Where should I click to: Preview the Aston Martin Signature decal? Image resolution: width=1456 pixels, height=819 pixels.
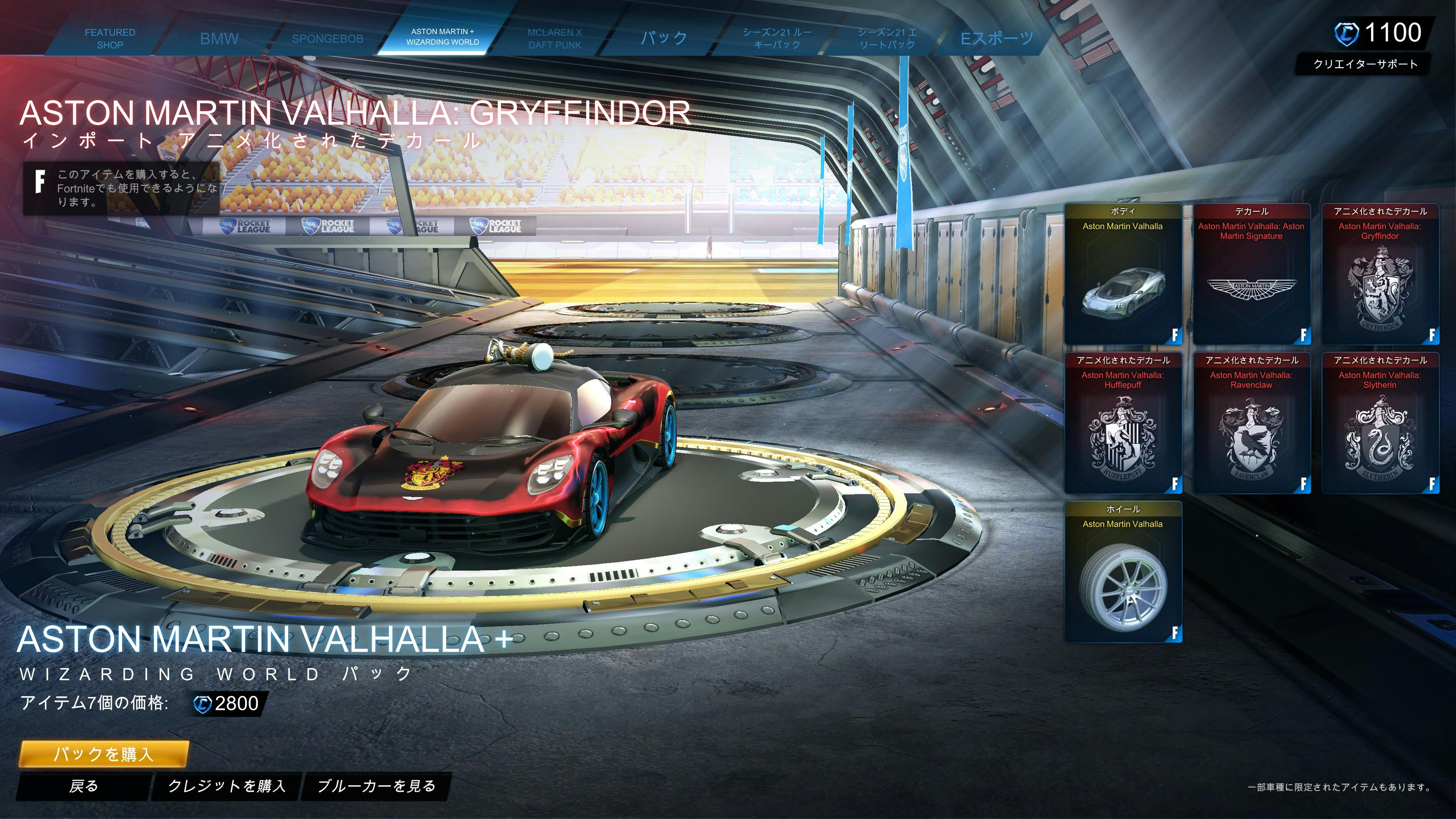tap(1251, 274)
